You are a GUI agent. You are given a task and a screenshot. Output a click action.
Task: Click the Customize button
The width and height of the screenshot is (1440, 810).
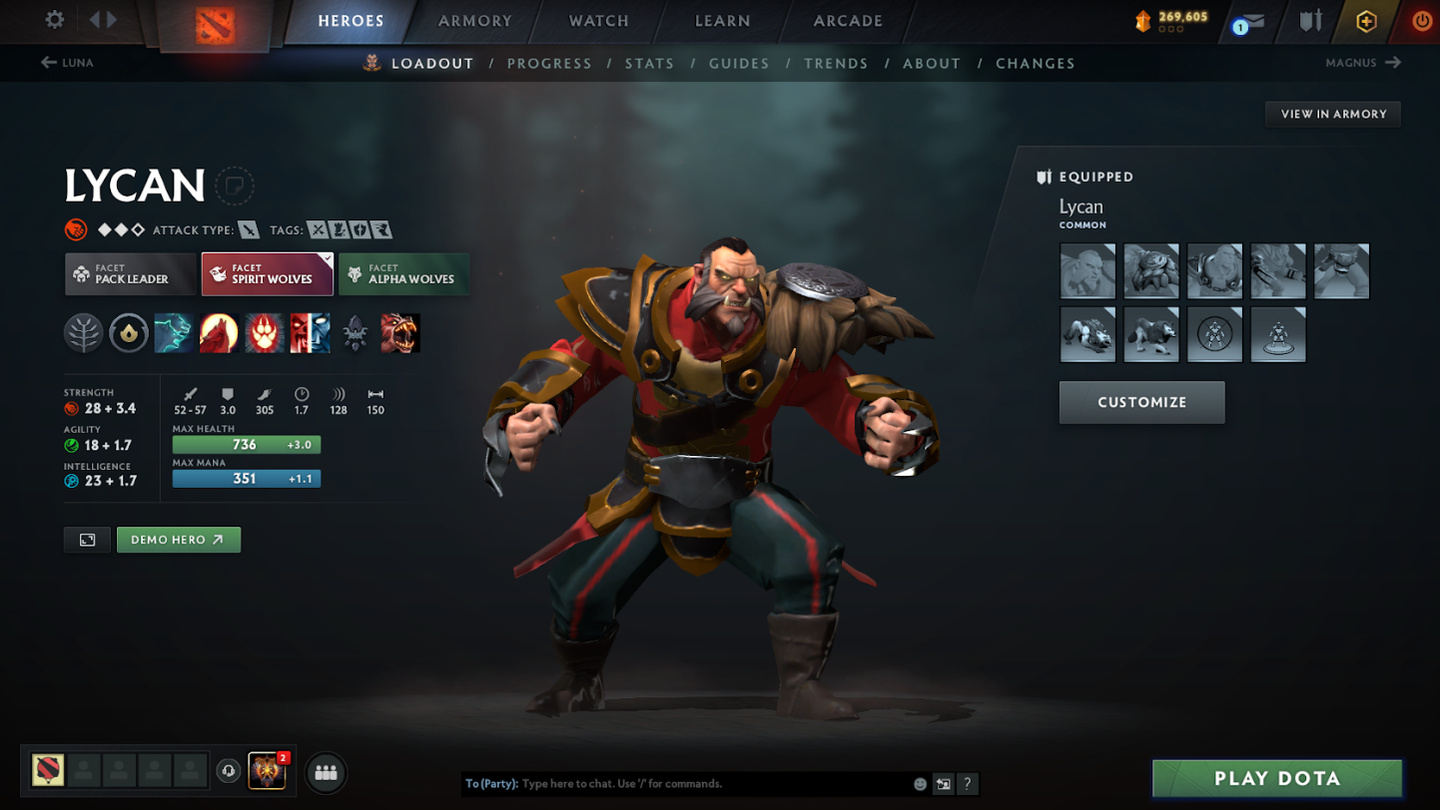(1142, 402)
